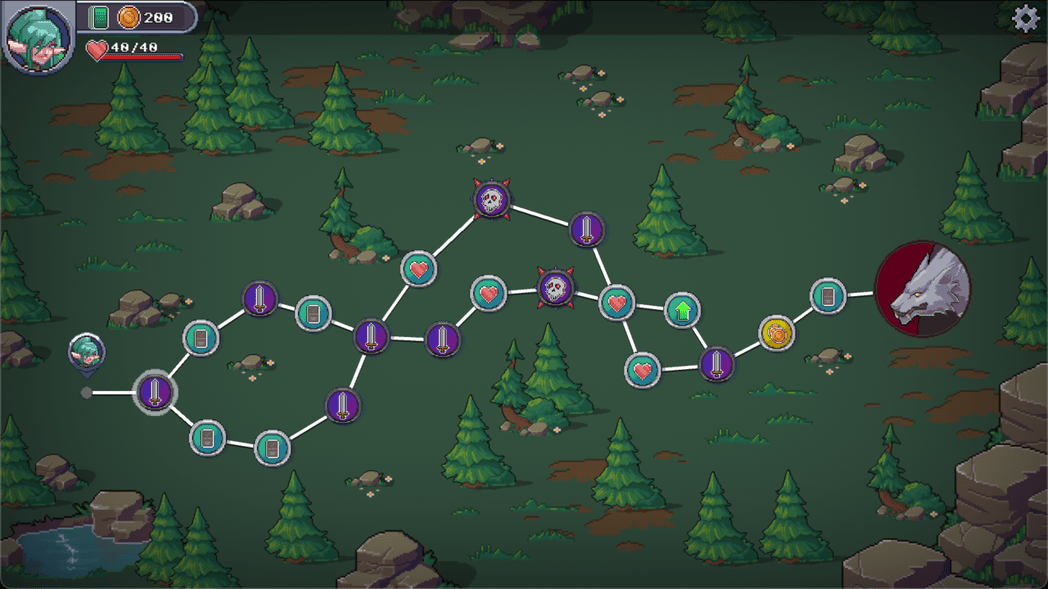Click the elf player marker on the map
The image size is (1048, 589).
click(x=87, y=352)
